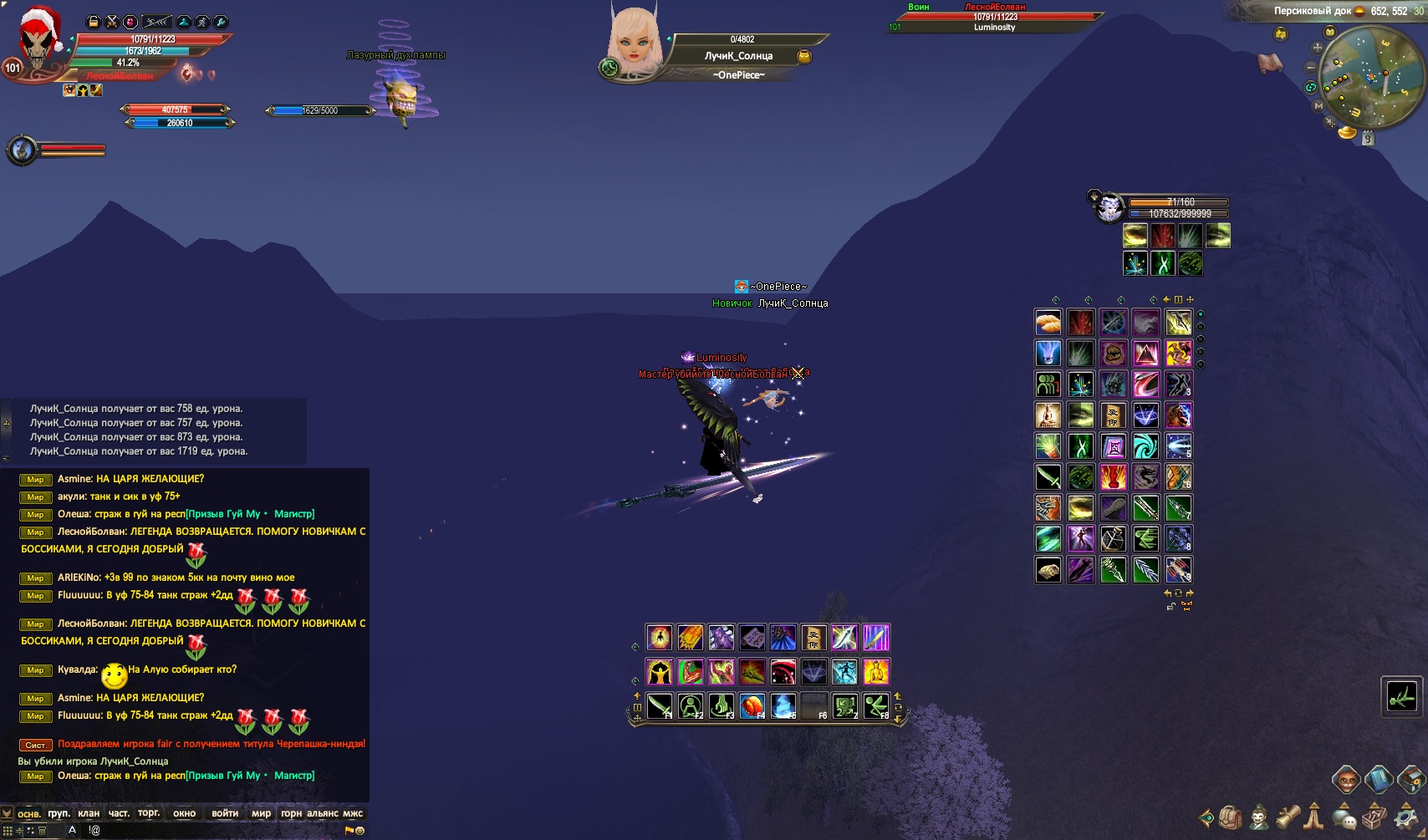Open the chat smiley emoticon picker

(360, 831)
